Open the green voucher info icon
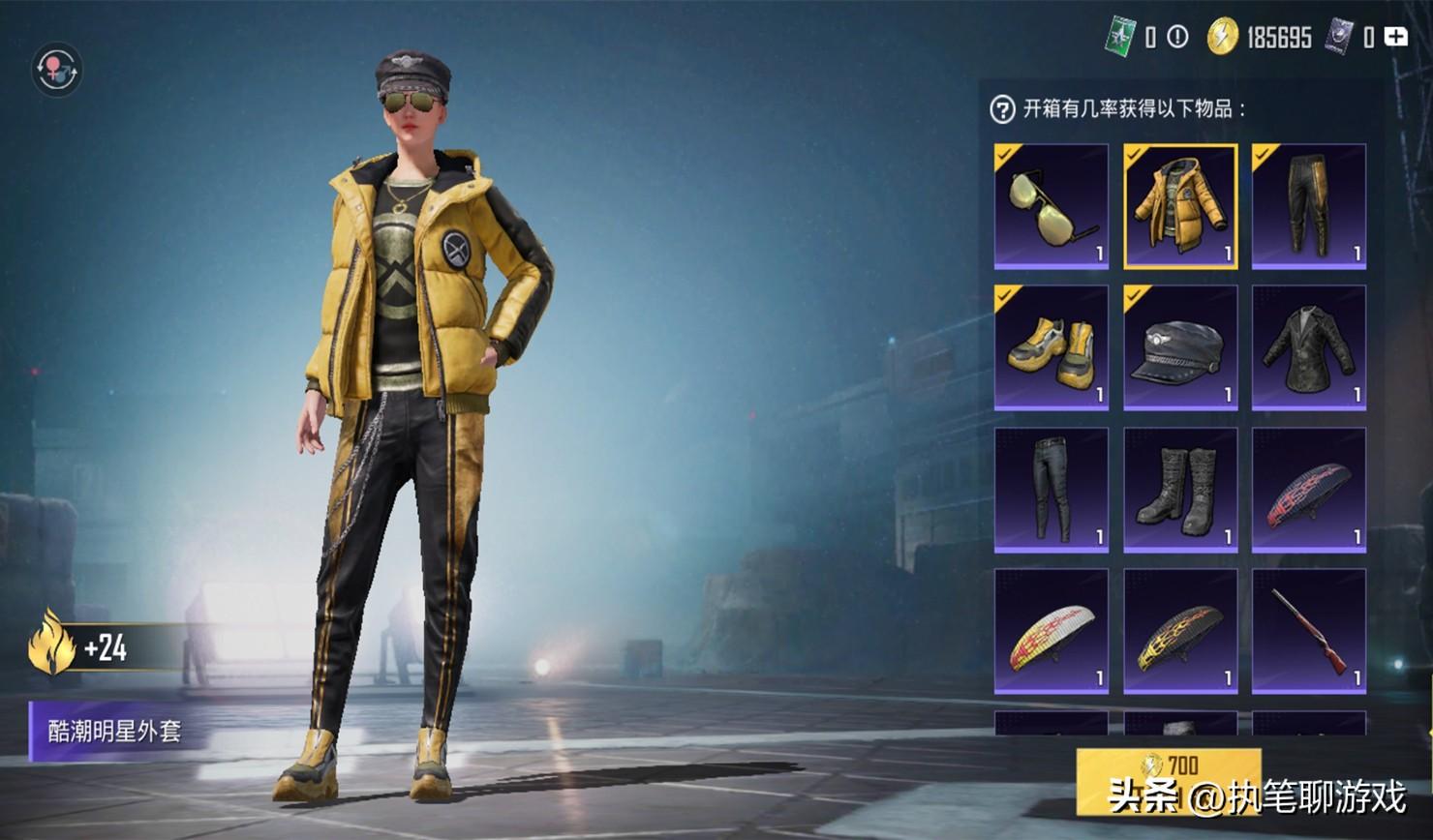 [x=1177, y=37]
